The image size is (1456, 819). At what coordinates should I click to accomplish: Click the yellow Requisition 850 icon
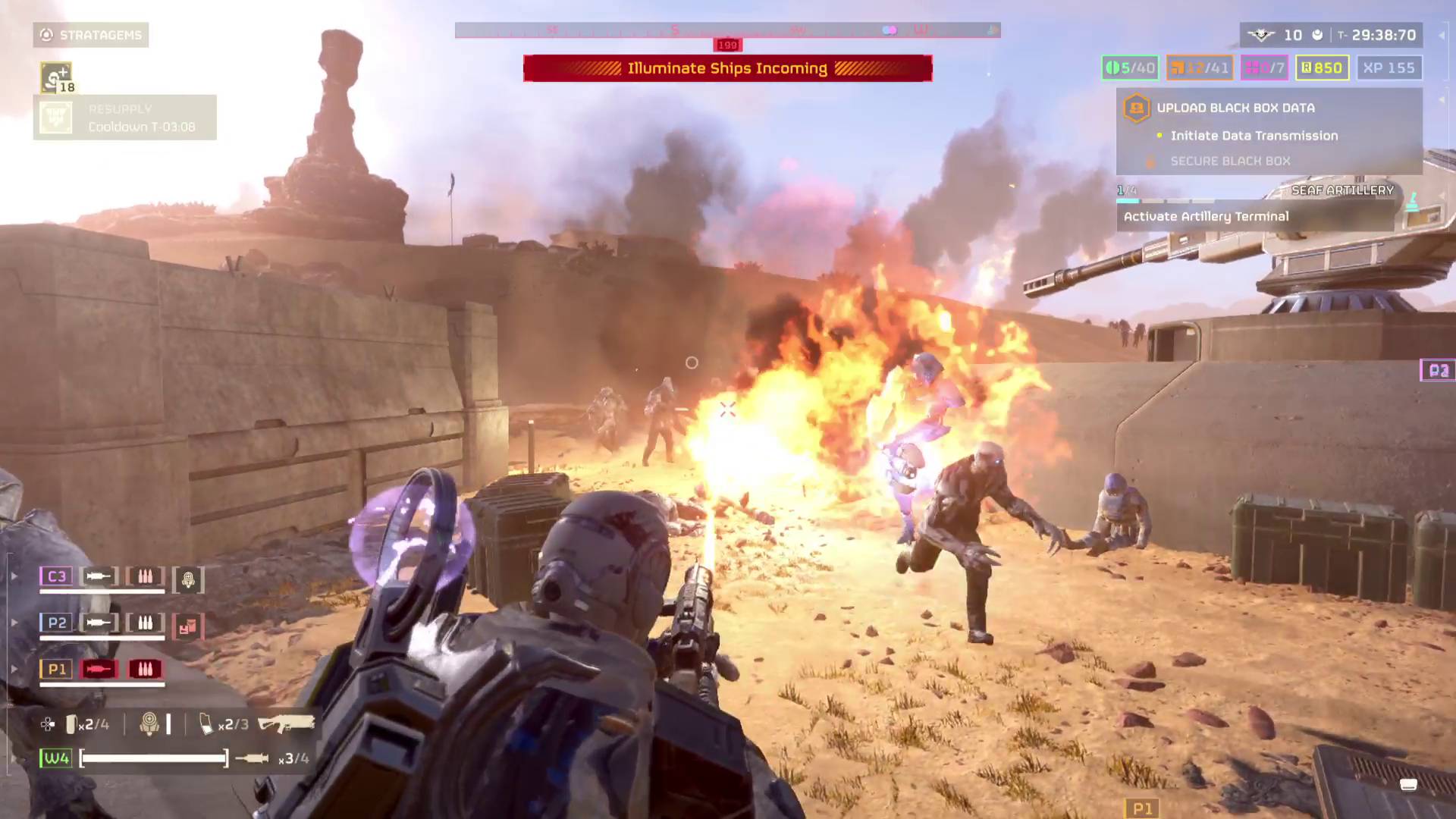click(1322, 67)
